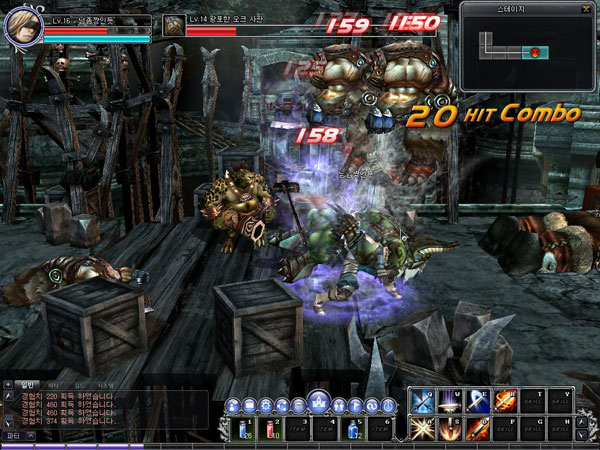Screen dimensions: 600x450
Task: Activate the E blade slash skill
Action: [479, 401]
